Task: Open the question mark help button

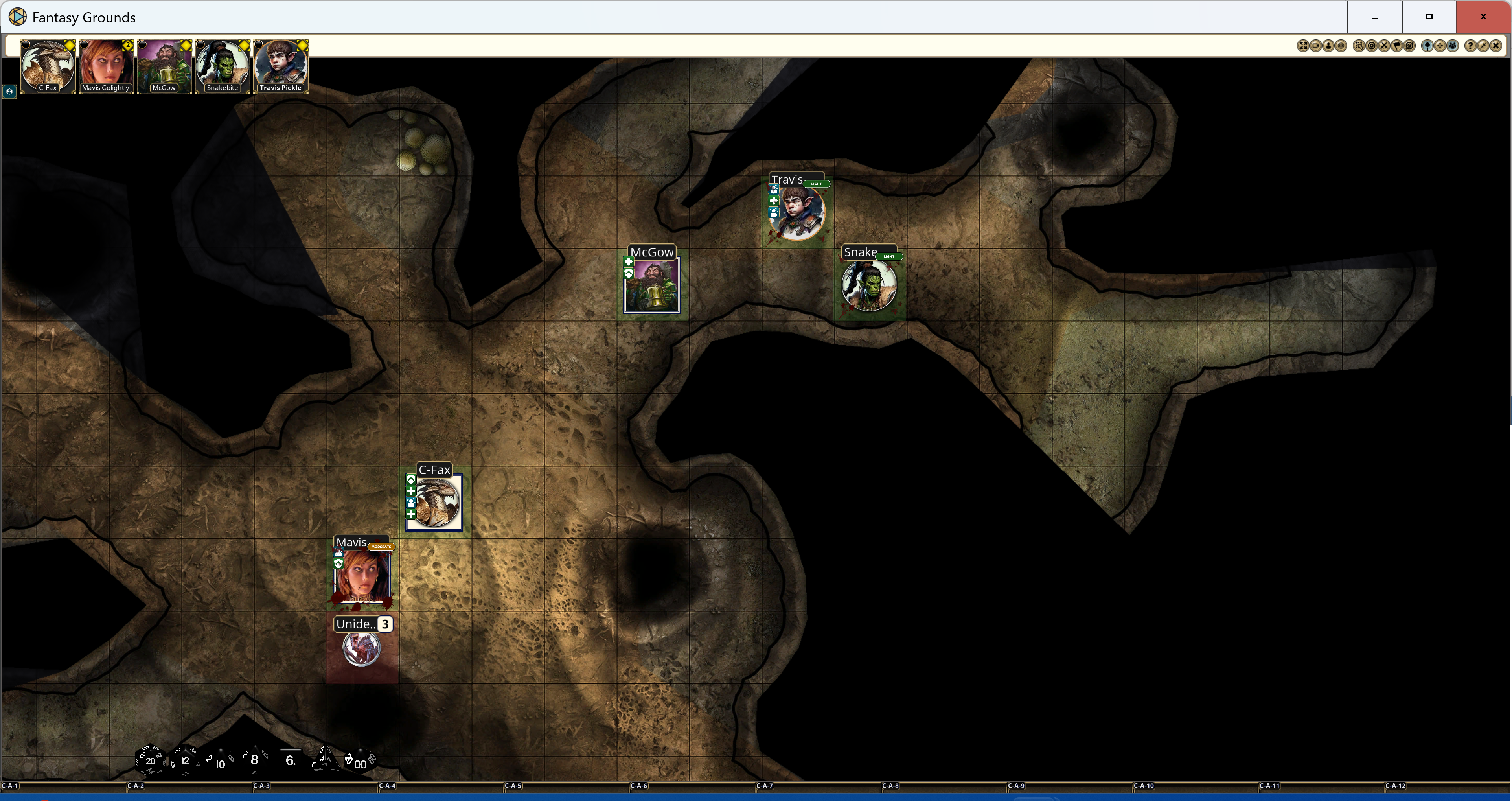Action: tap(1470, 46)
